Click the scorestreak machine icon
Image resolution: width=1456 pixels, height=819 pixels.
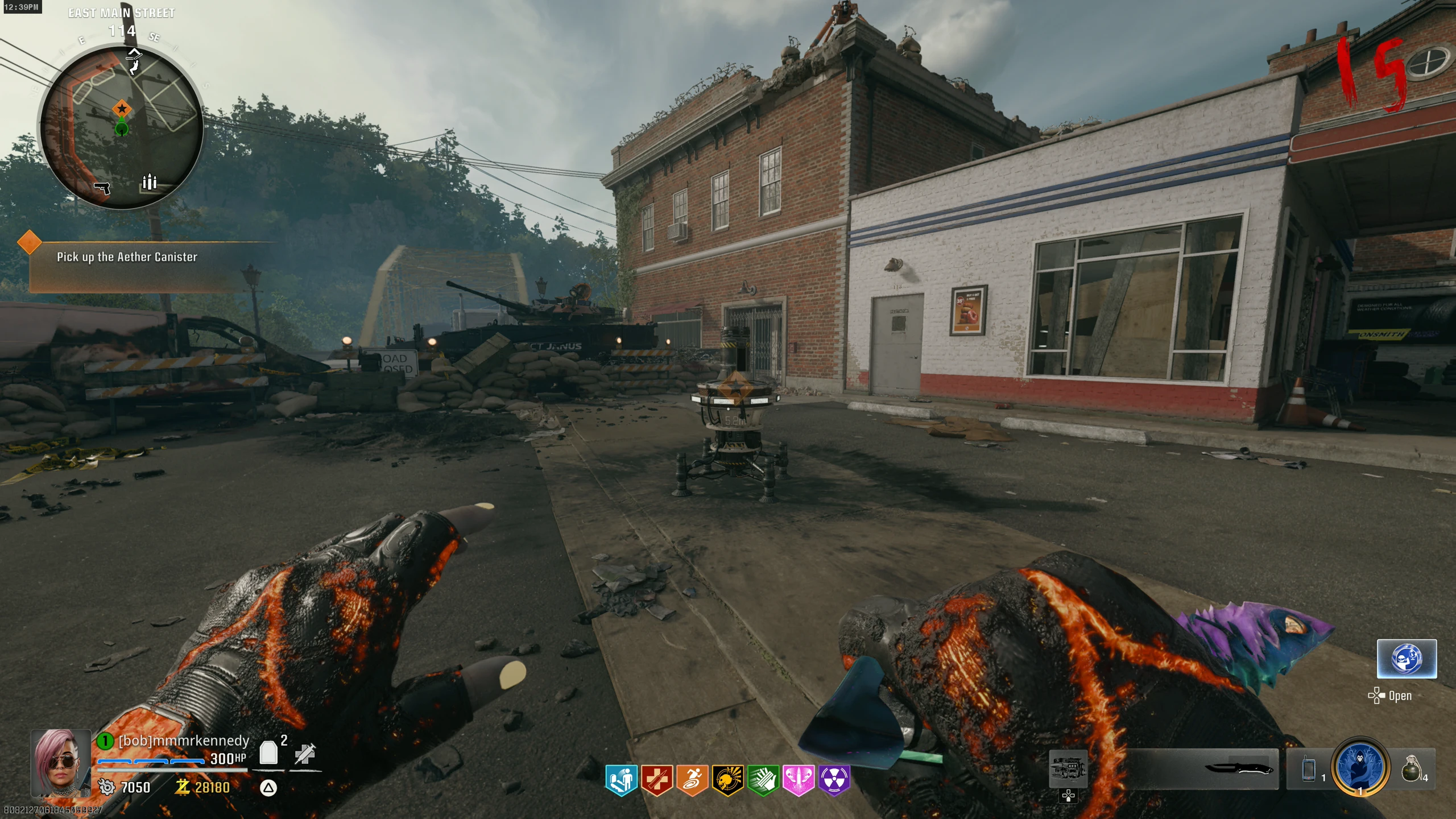1068,769
